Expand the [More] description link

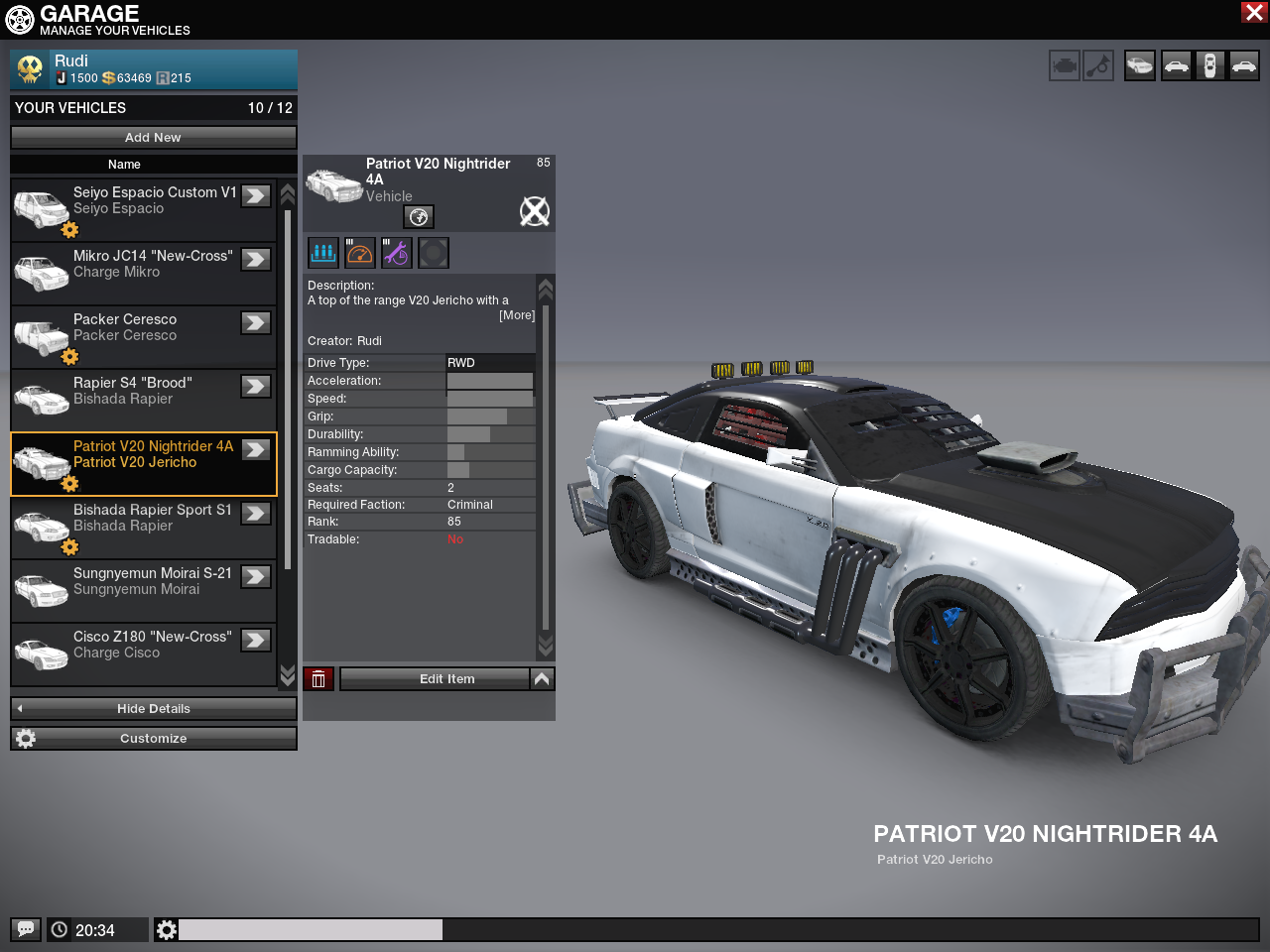click(516, 315)
